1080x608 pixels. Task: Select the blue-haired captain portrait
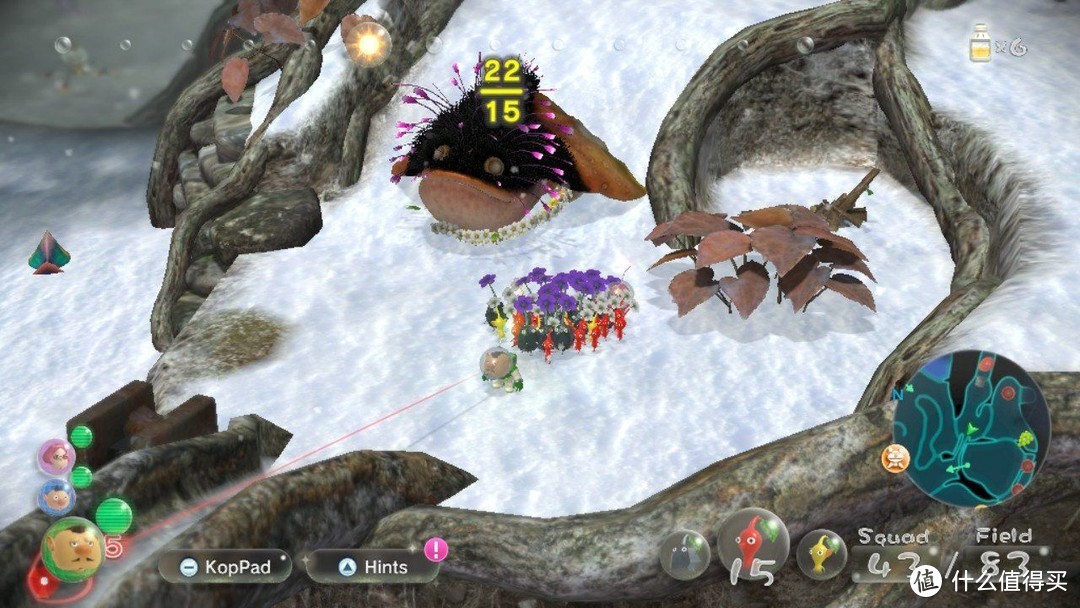[56, 497]
